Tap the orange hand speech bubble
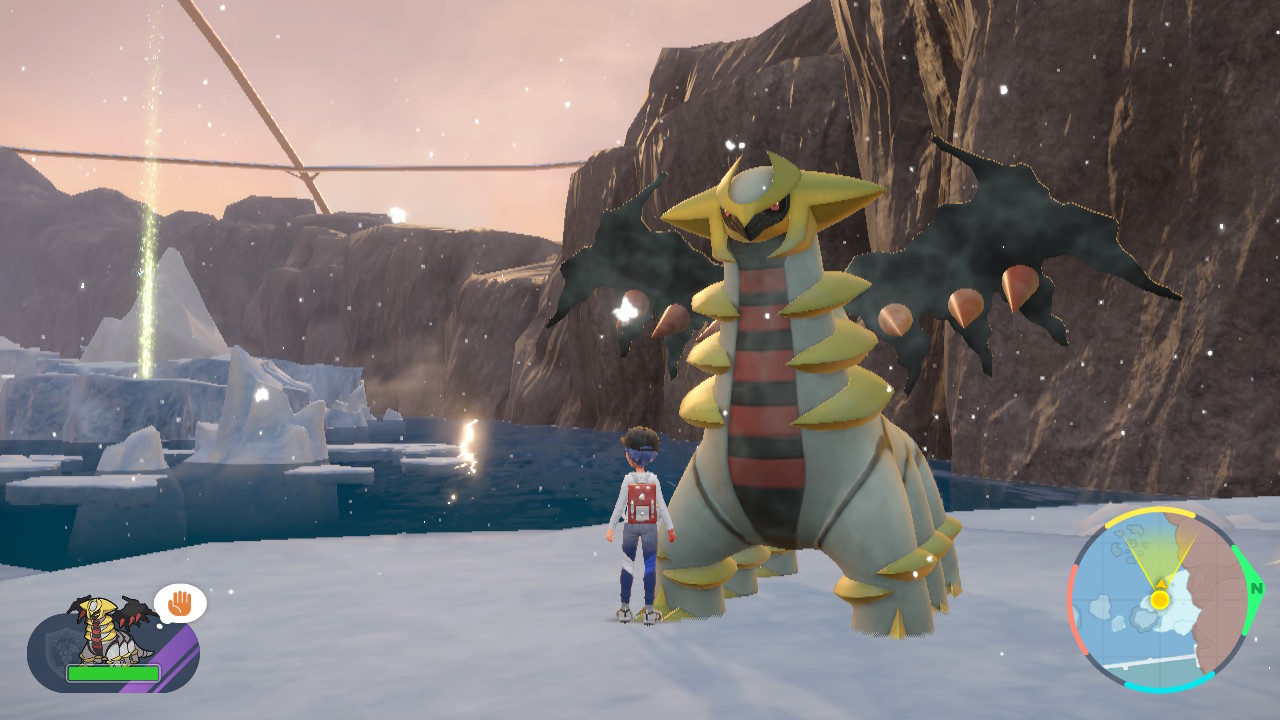This screenshot has width=1280, height=720. click(x=180, y=603)
